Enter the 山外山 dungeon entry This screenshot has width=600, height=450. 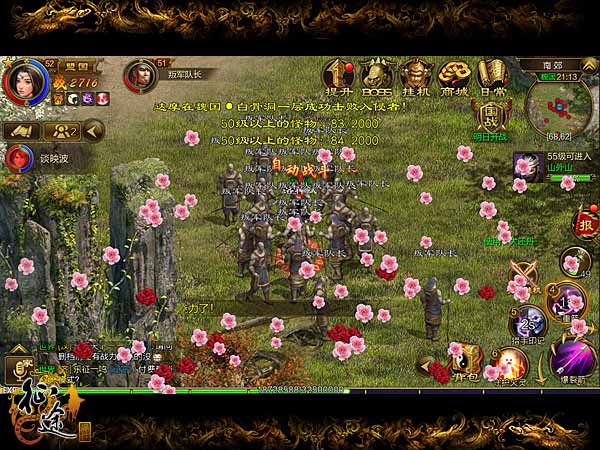pyautogui.click(x=527, y=167)
